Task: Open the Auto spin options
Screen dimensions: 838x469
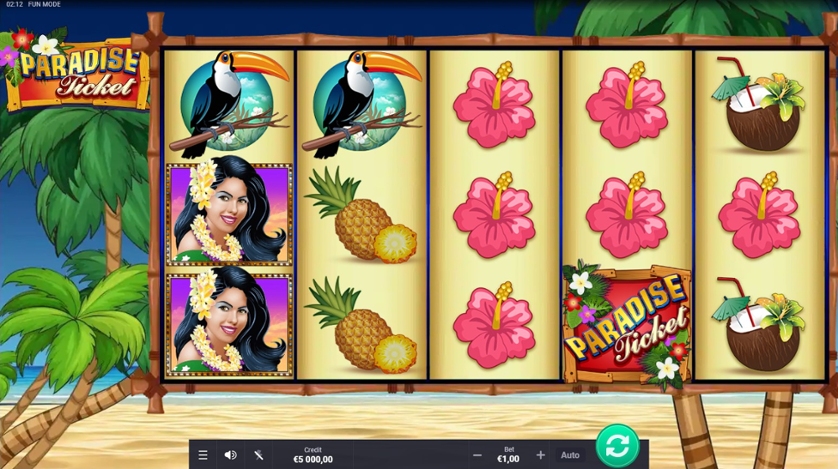Action: 570,455
